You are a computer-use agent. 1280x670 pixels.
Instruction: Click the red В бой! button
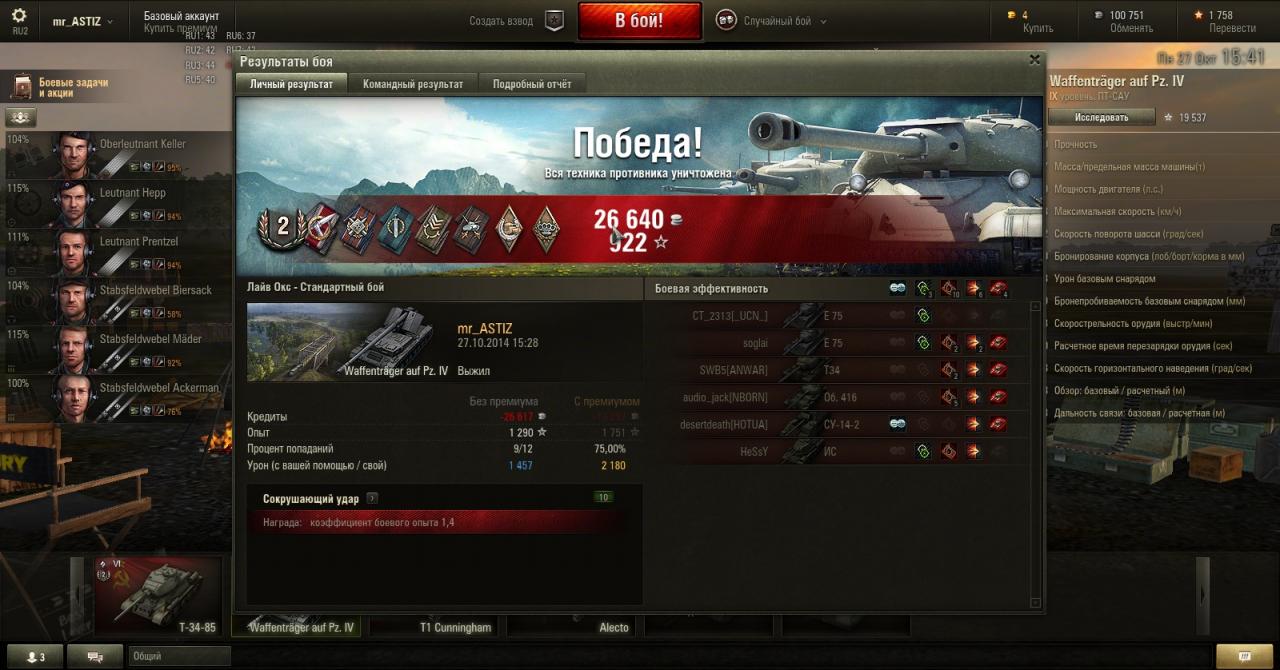point(639,21)
